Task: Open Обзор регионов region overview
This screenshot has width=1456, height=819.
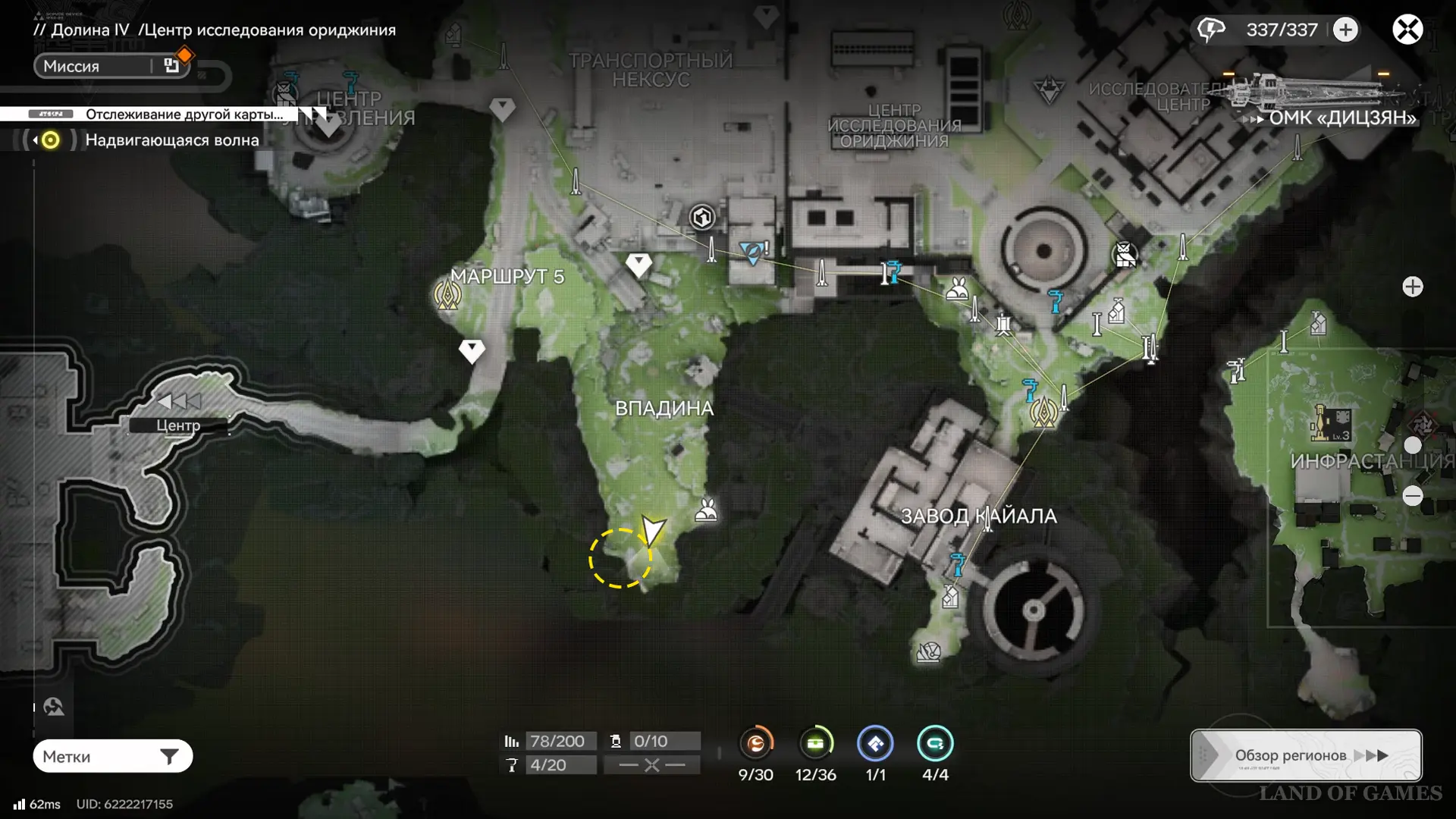Action: [x=1306, y=755]
